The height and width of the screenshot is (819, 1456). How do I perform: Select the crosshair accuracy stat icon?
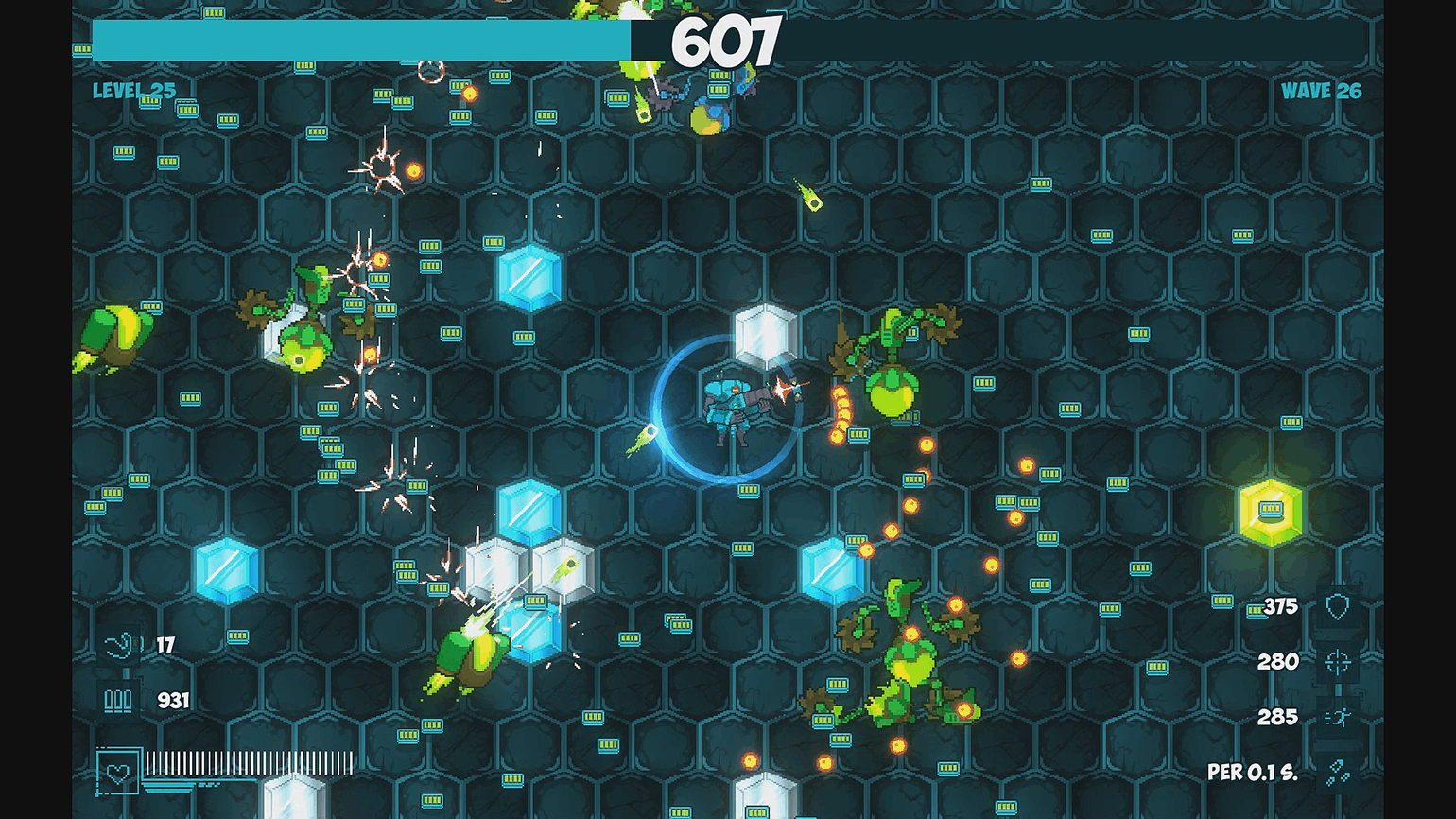click(x=1337, y=662)
